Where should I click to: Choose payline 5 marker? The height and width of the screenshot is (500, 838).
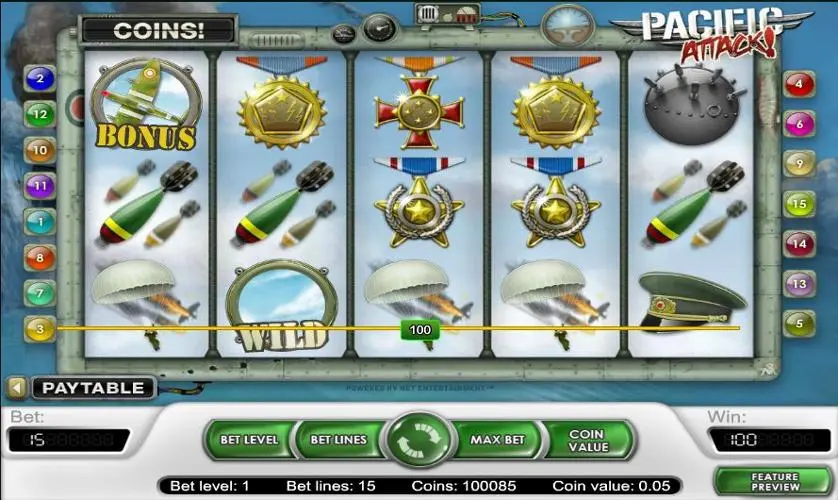(798, 323)
